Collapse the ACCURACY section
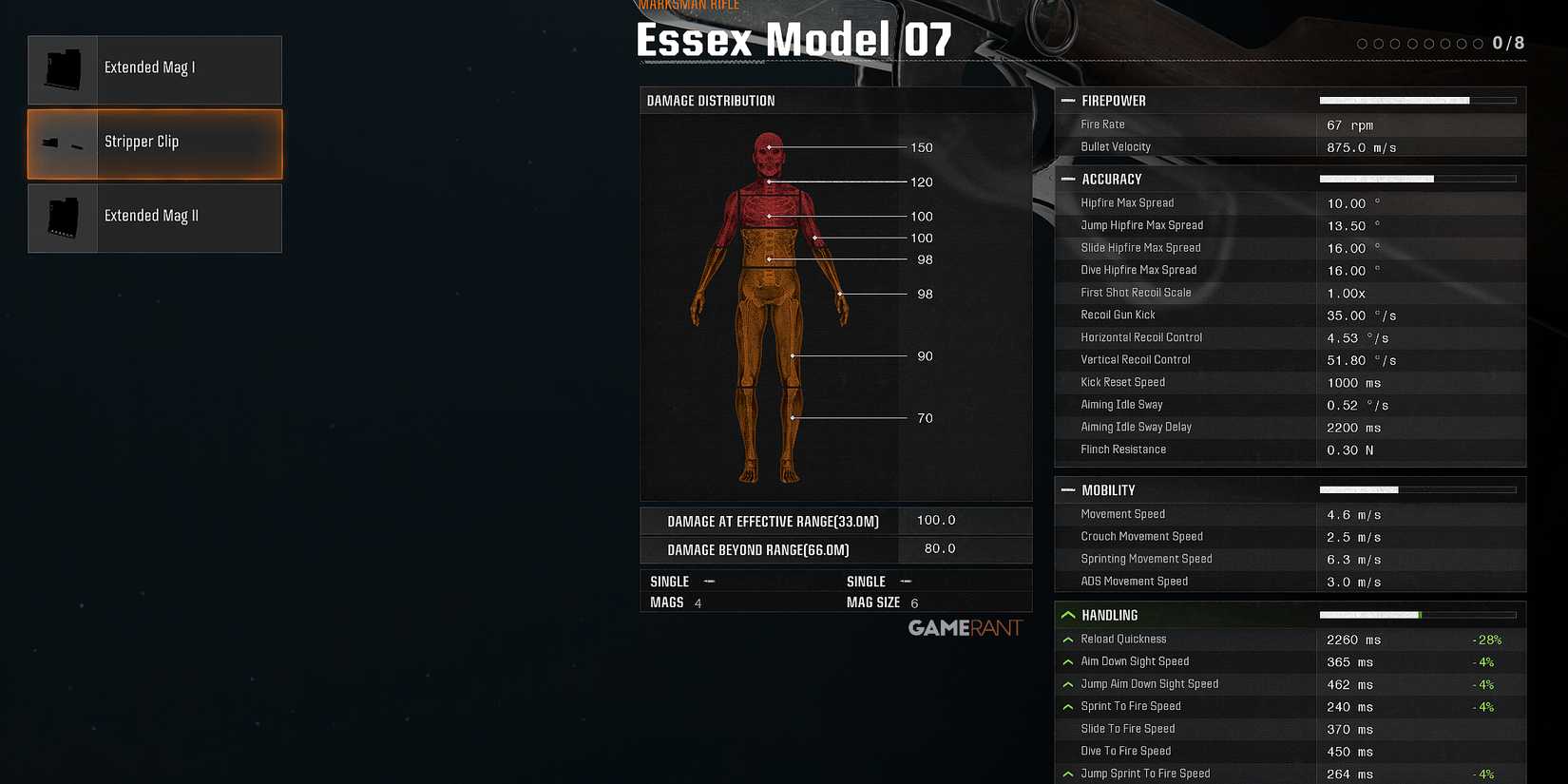Viewport: 1568px width, 784px height. [1068, 179]
